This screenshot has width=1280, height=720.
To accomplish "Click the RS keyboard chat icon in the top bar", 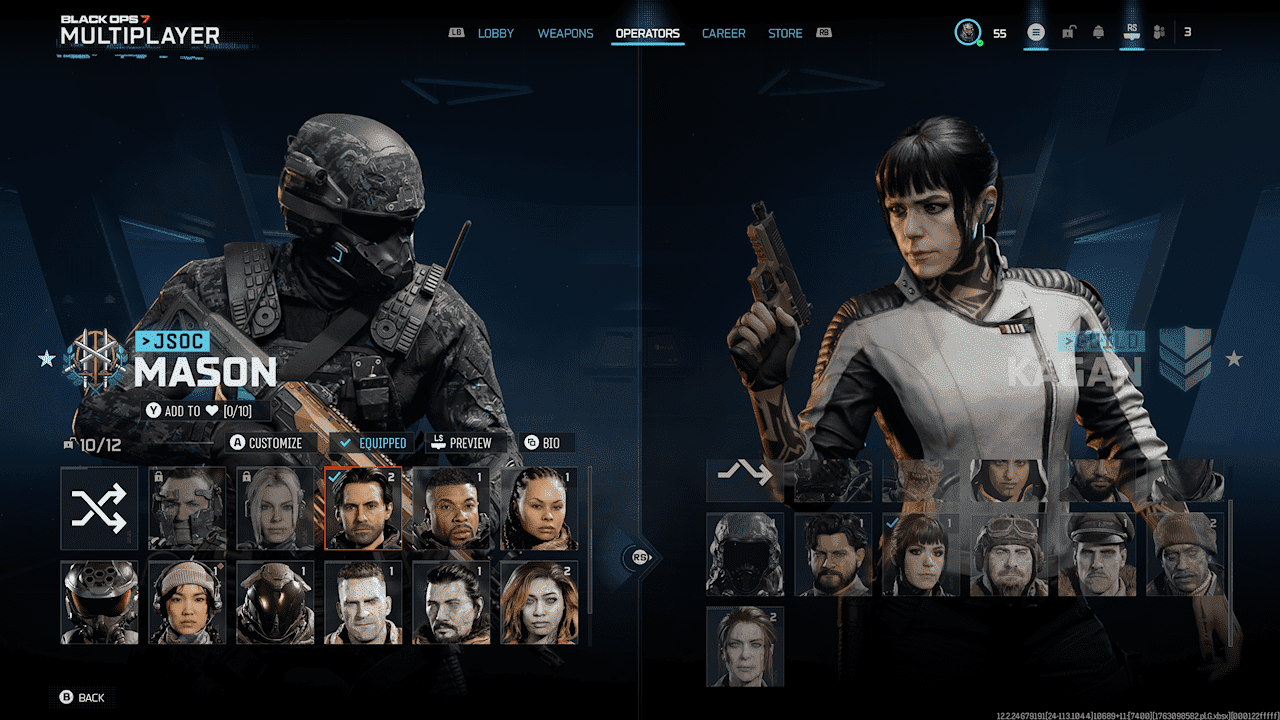I will pyautogui.click(x=1131, y=32).
